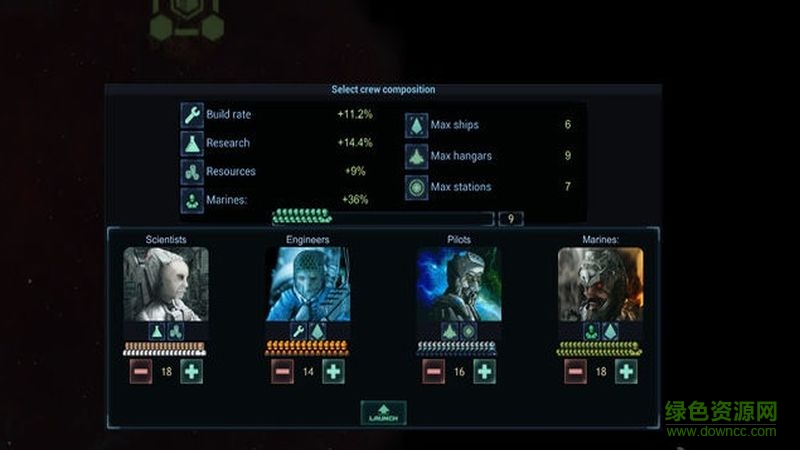This screenshot has height=450, width=800.
Task: Pick the Pilots portrait
Action: pos(459,284)
